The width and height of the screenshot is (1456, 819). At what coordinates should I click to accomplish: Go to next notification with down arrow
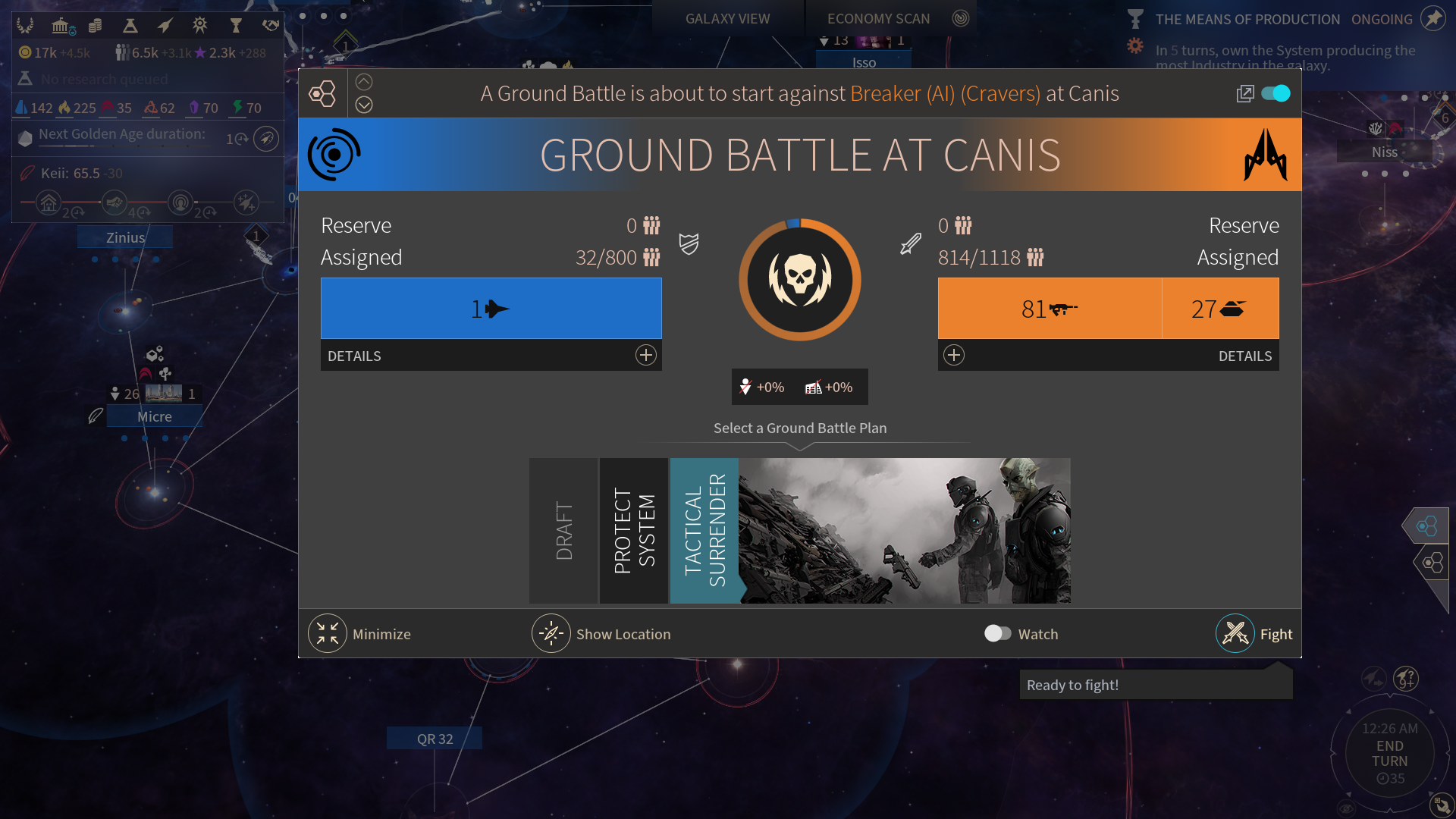(x=364, y=105)
